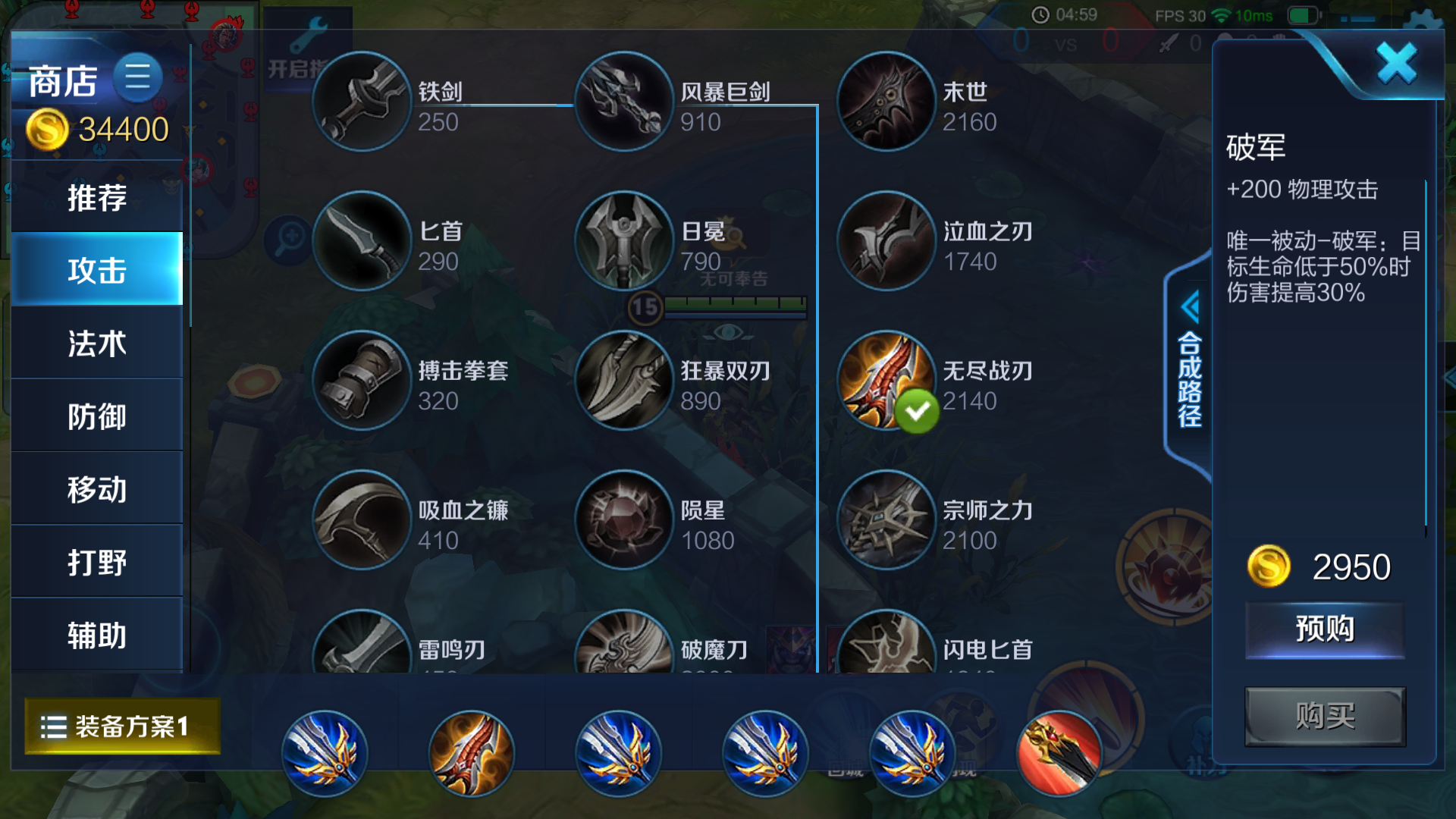
Task: Open the 陨星 item details
Action: (623, 521)
